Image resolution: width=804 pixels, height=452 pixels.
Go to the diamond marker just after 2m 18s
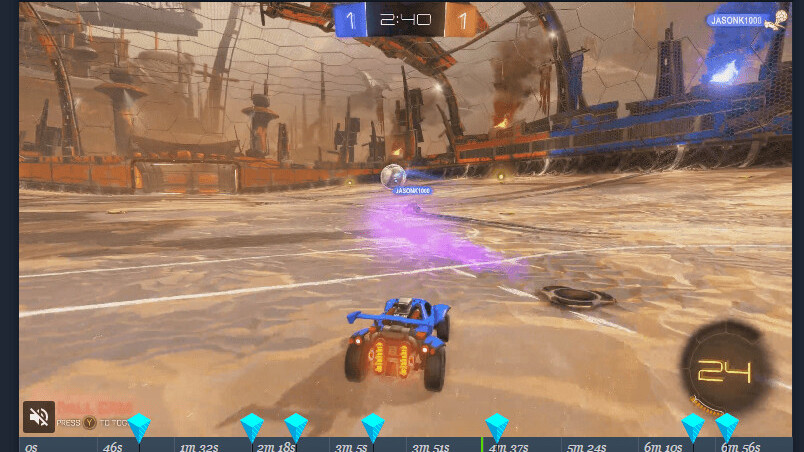pyautogui.click(x=296, y=426)
